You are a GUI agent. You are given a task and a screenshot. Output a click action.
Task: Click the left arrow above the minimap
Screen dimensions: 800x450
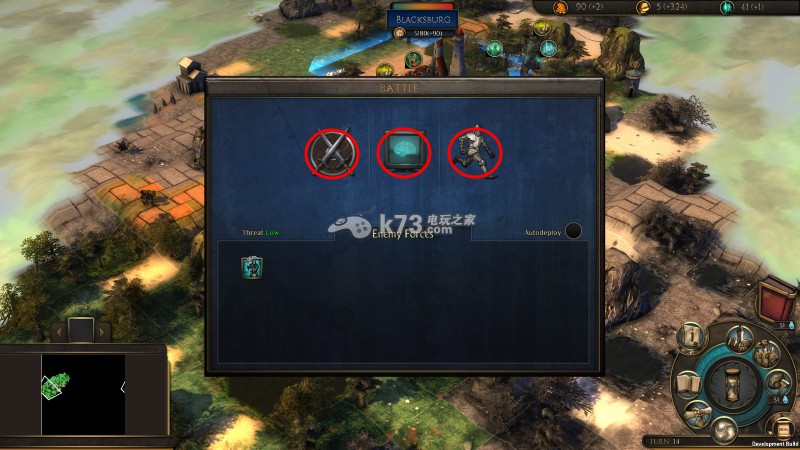click(x=58, y=330)
